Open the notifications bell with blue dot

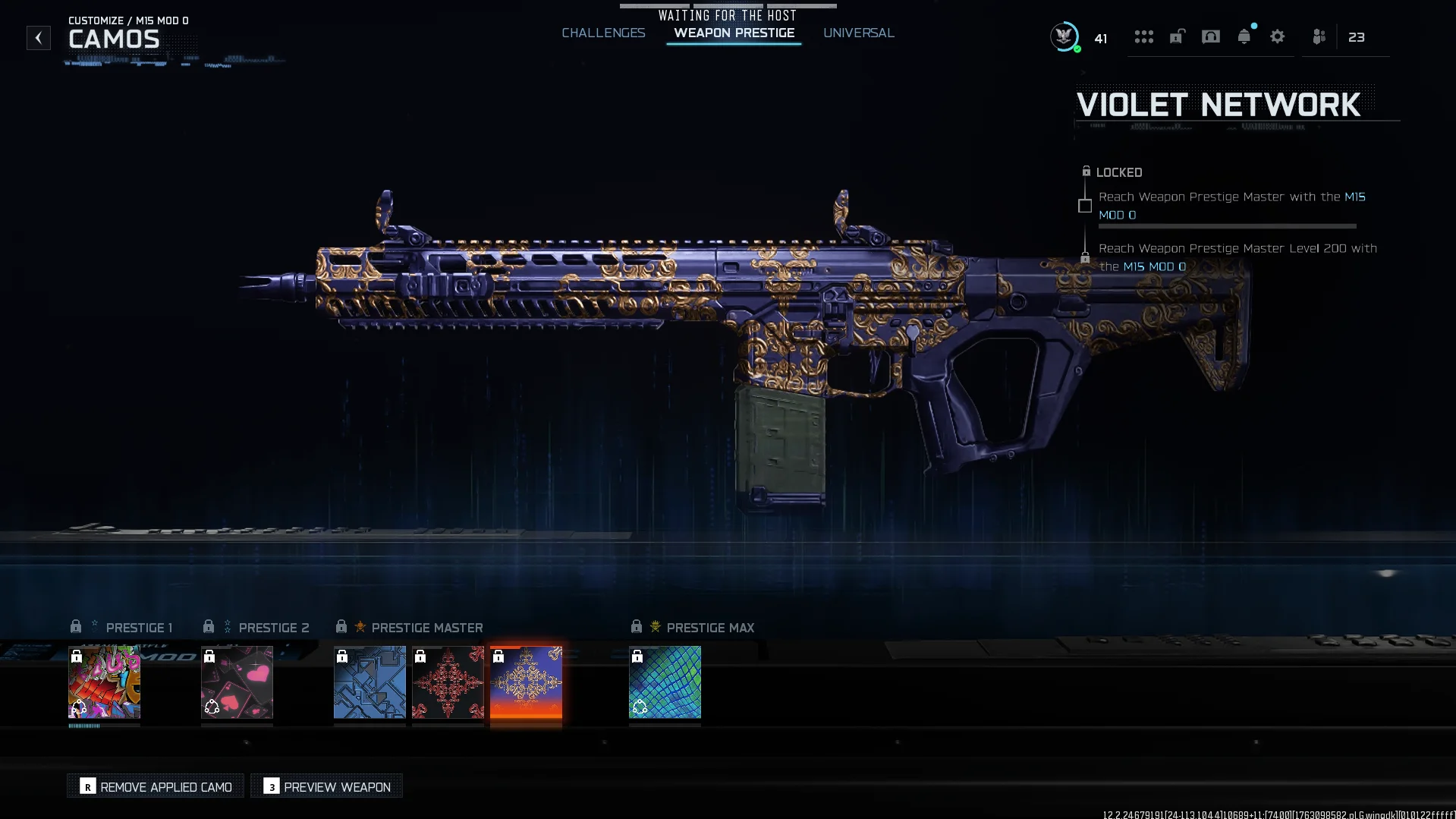pyautogui.click(x=1244, y=36)
